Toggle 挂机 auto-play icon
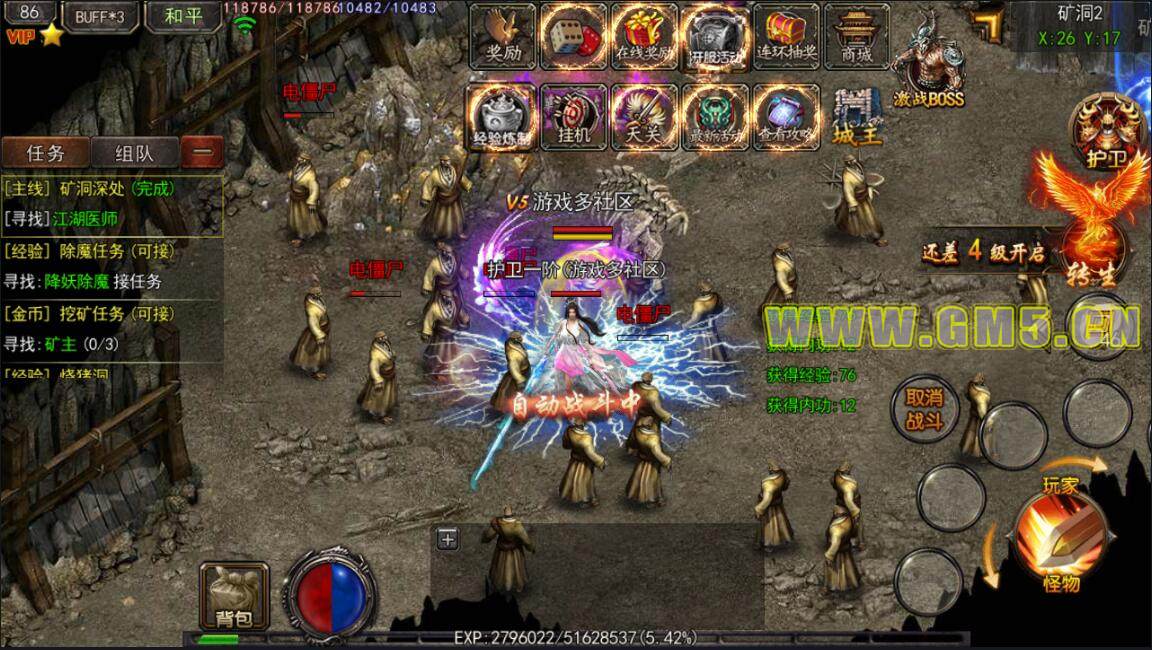Viewport: 1152px width, 650px height. [574, 116]
